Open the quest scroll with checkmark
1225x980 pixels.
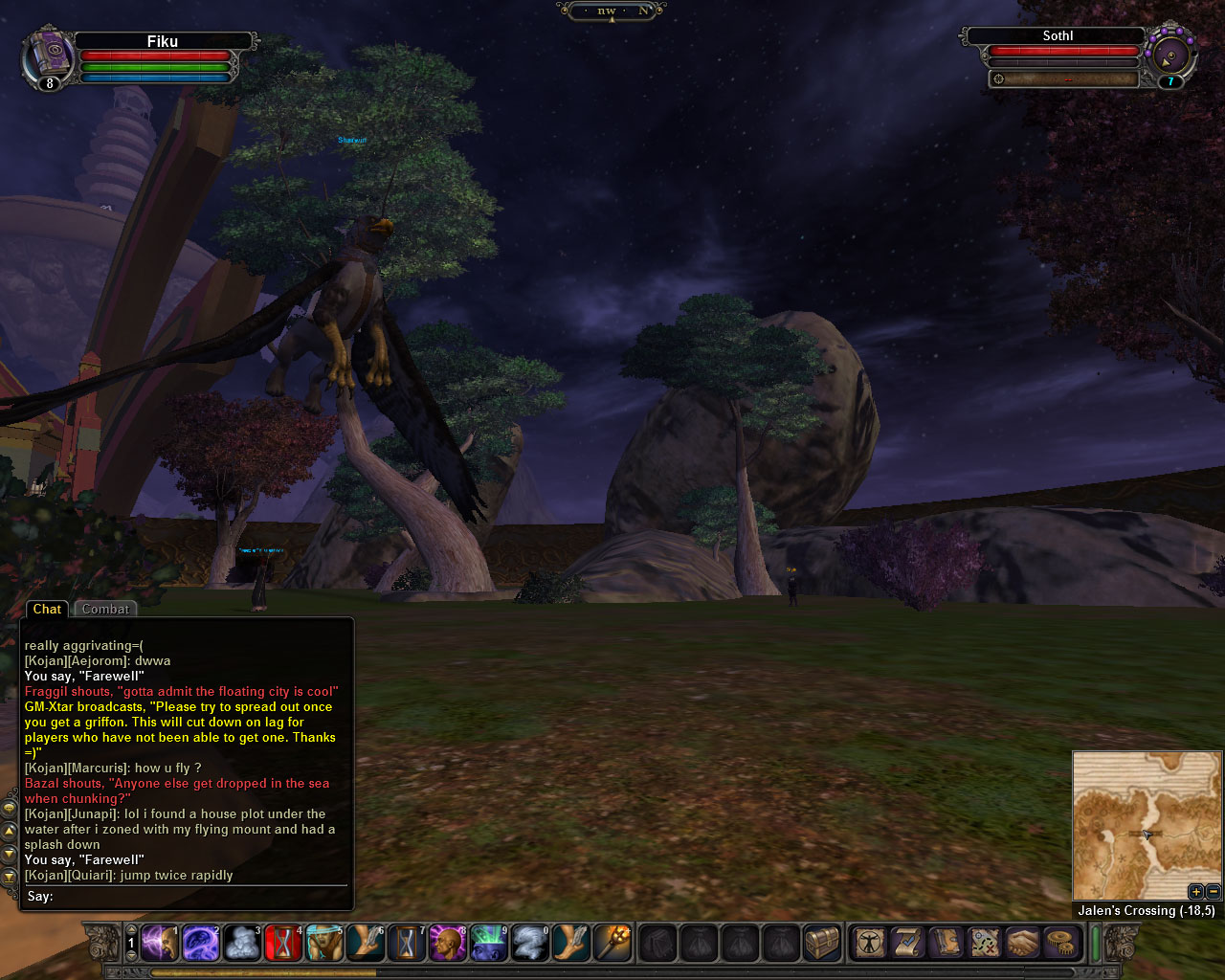(x=907, y=943)
